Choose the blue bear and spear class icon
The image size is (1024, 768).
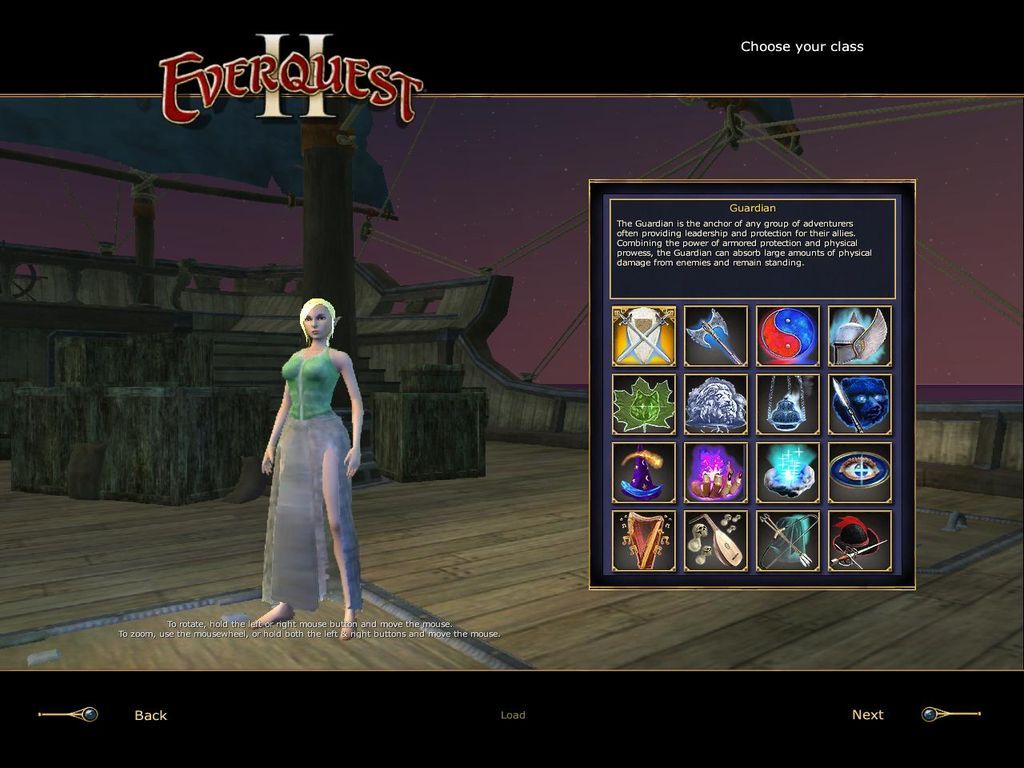coord(860,405)
